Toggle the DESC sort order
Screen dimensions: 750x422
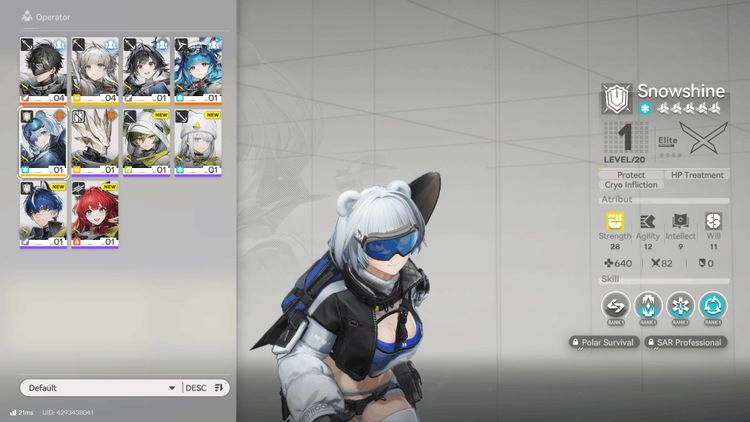(207, 388)
